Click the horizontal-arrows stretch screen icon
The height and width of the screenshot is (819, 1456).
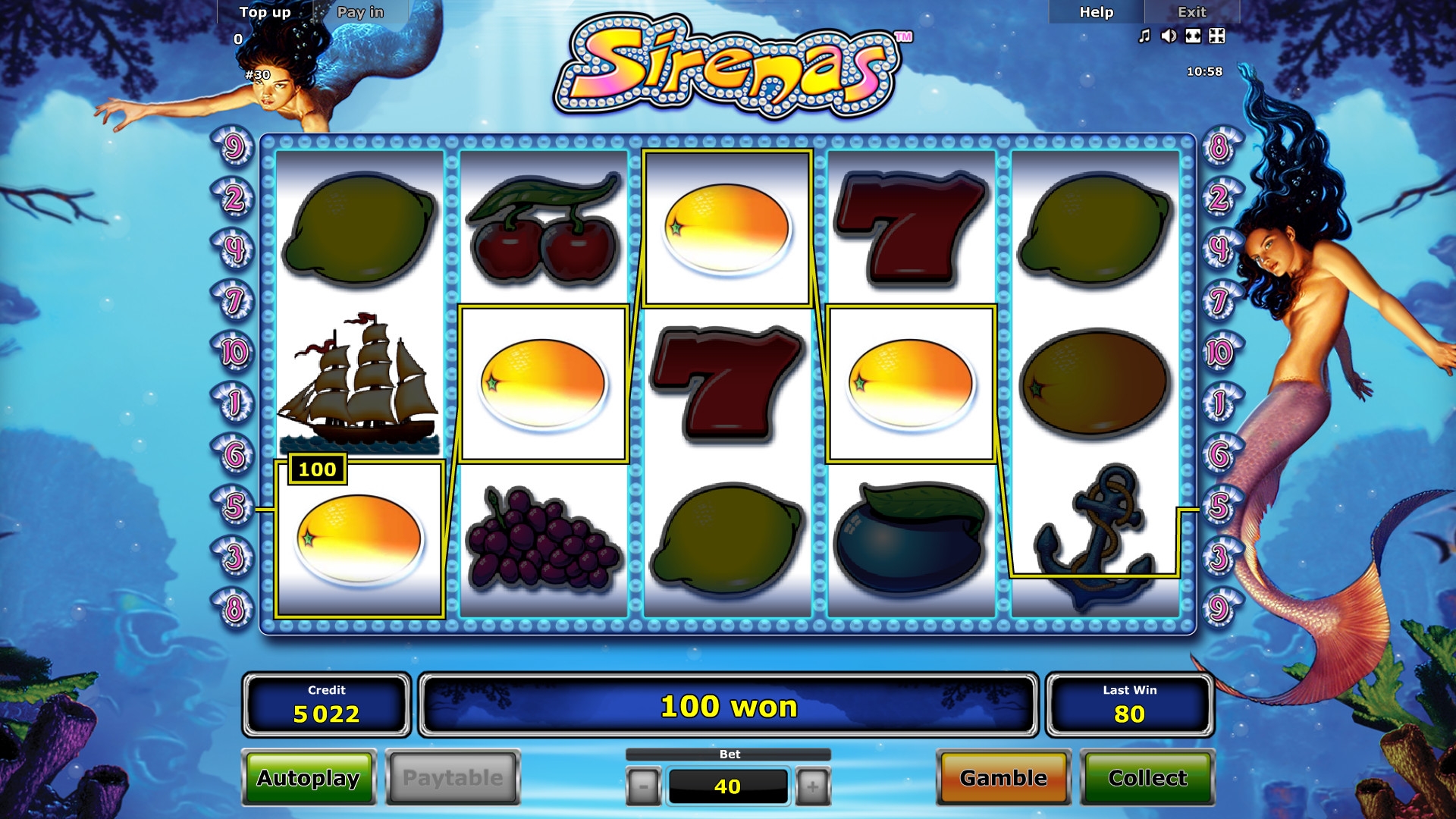click(x=1193, y=36)
